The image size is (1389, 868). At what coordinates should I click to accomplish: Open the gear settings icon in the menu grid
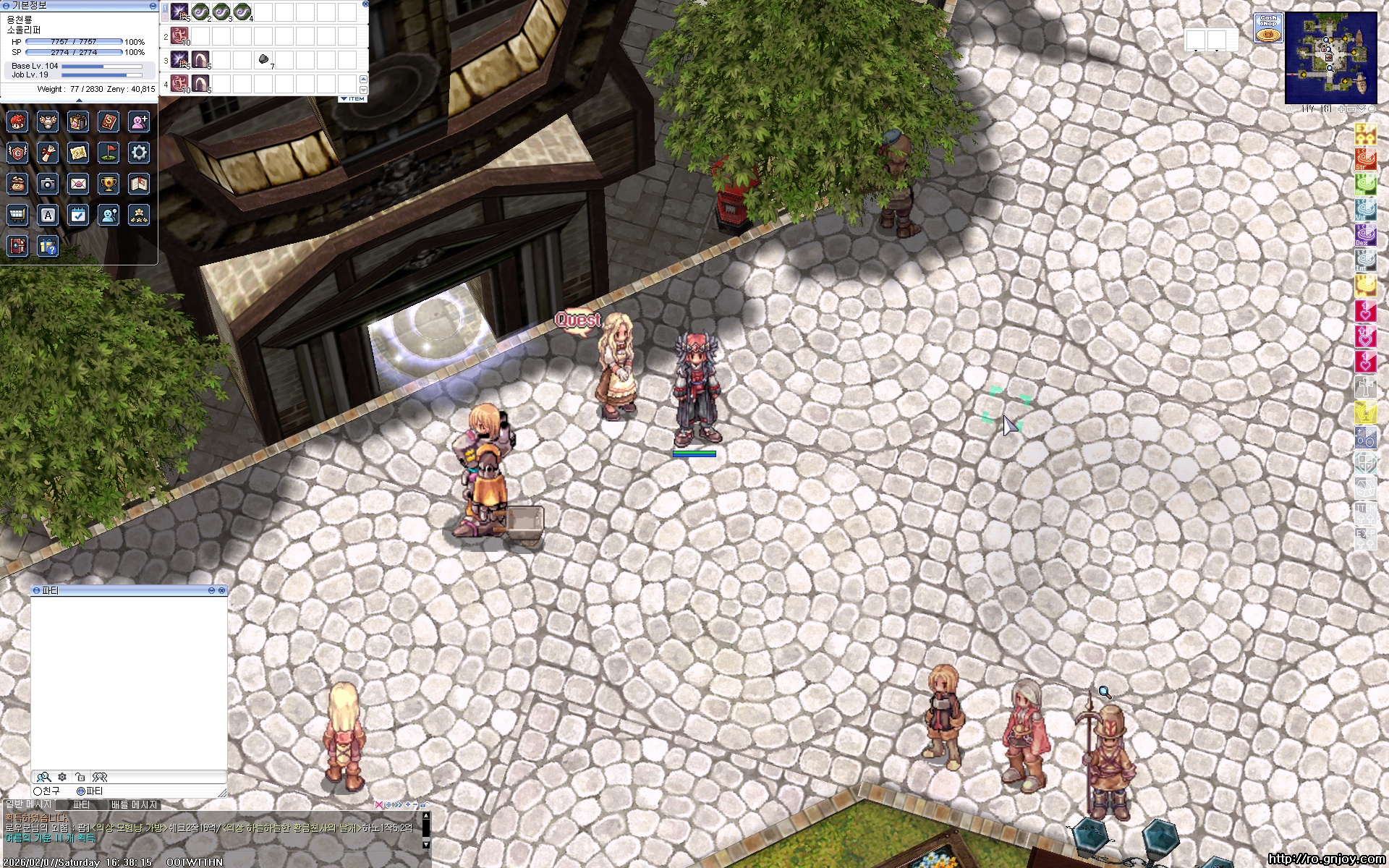click(139, 153)
